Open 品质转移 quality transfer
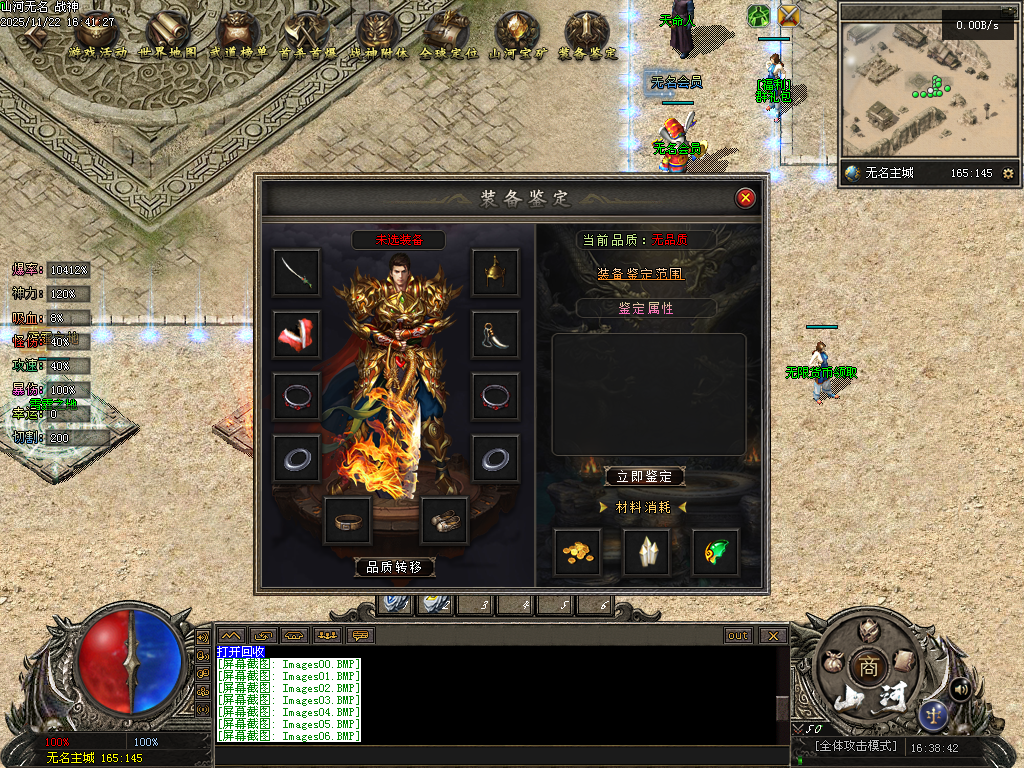The width and height of the screenshot is (1024, 768). (395, 567)
